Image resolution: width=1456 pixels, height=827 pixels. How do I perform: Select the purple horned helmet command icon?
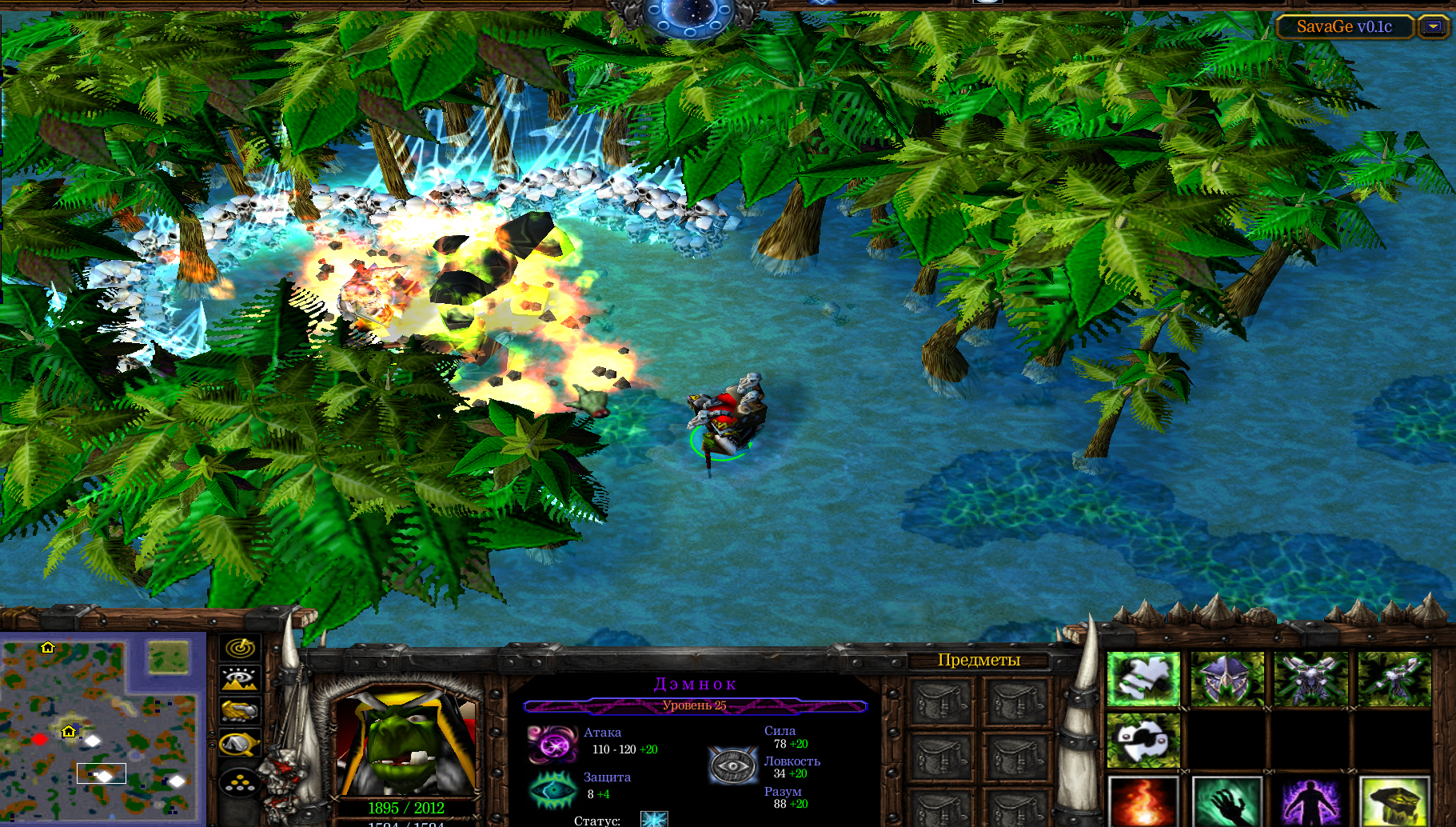(x=1227, y=679)
